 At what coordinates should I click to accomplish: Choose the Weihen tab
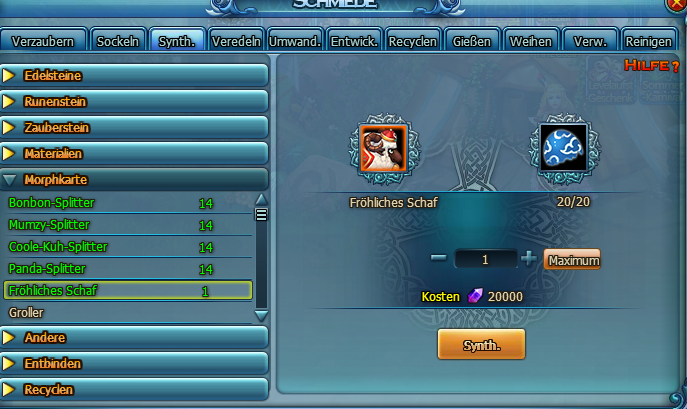coord(530,41)
